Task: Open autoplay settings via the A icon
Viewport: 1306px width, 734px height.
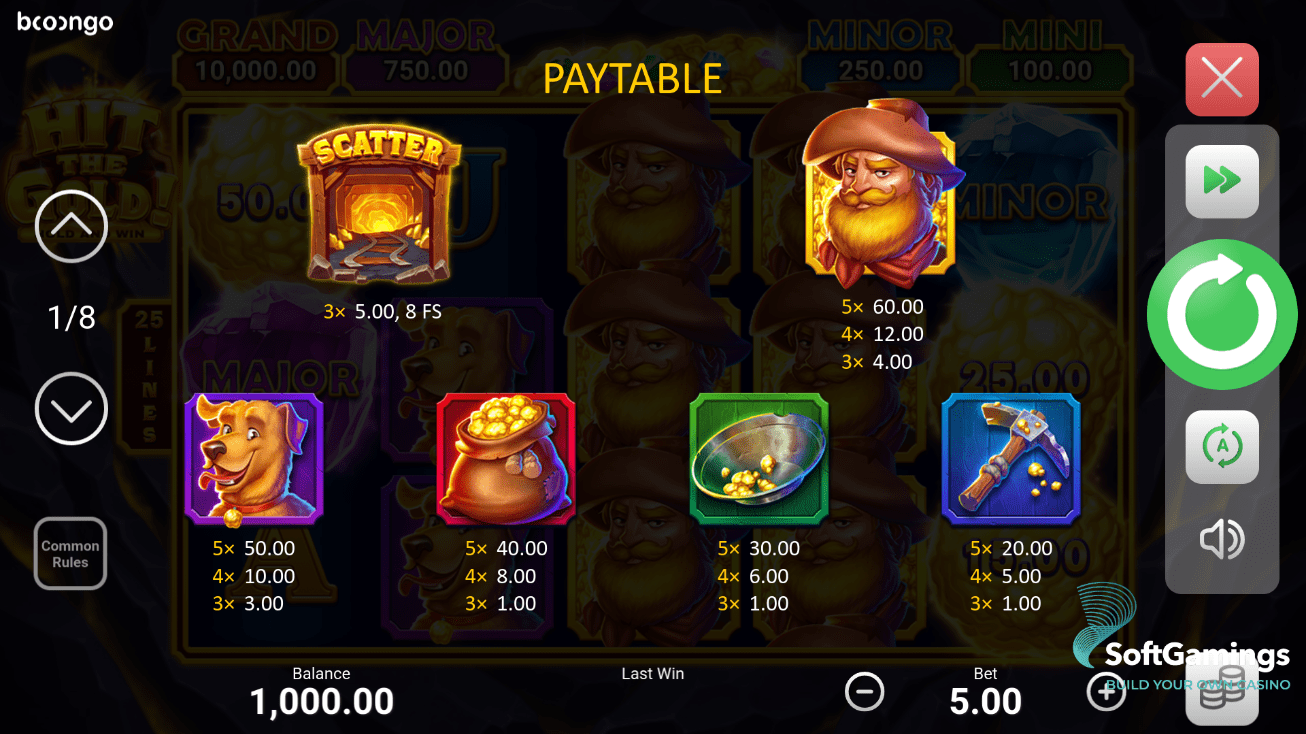Action: coord(1221,447)
